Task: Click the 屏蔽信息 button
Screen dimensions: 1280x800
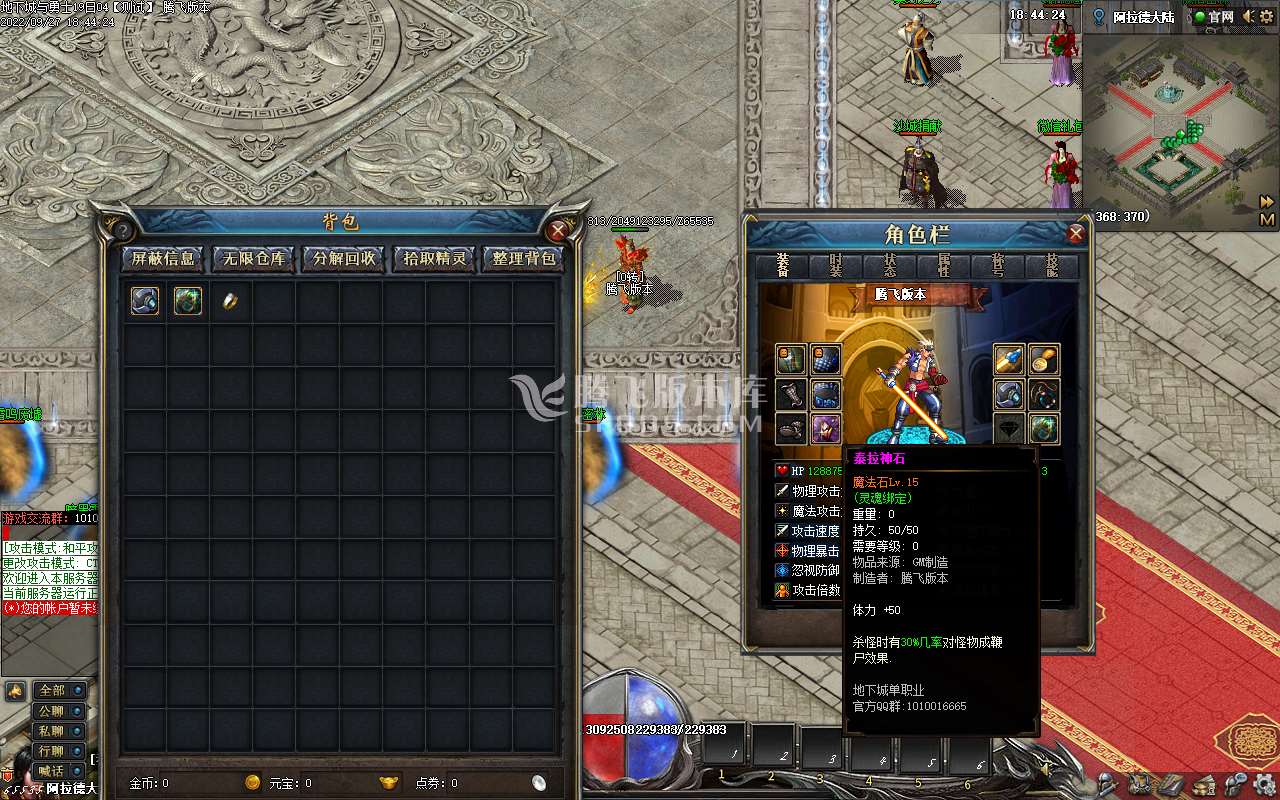Action: click(x=164, y=259)
